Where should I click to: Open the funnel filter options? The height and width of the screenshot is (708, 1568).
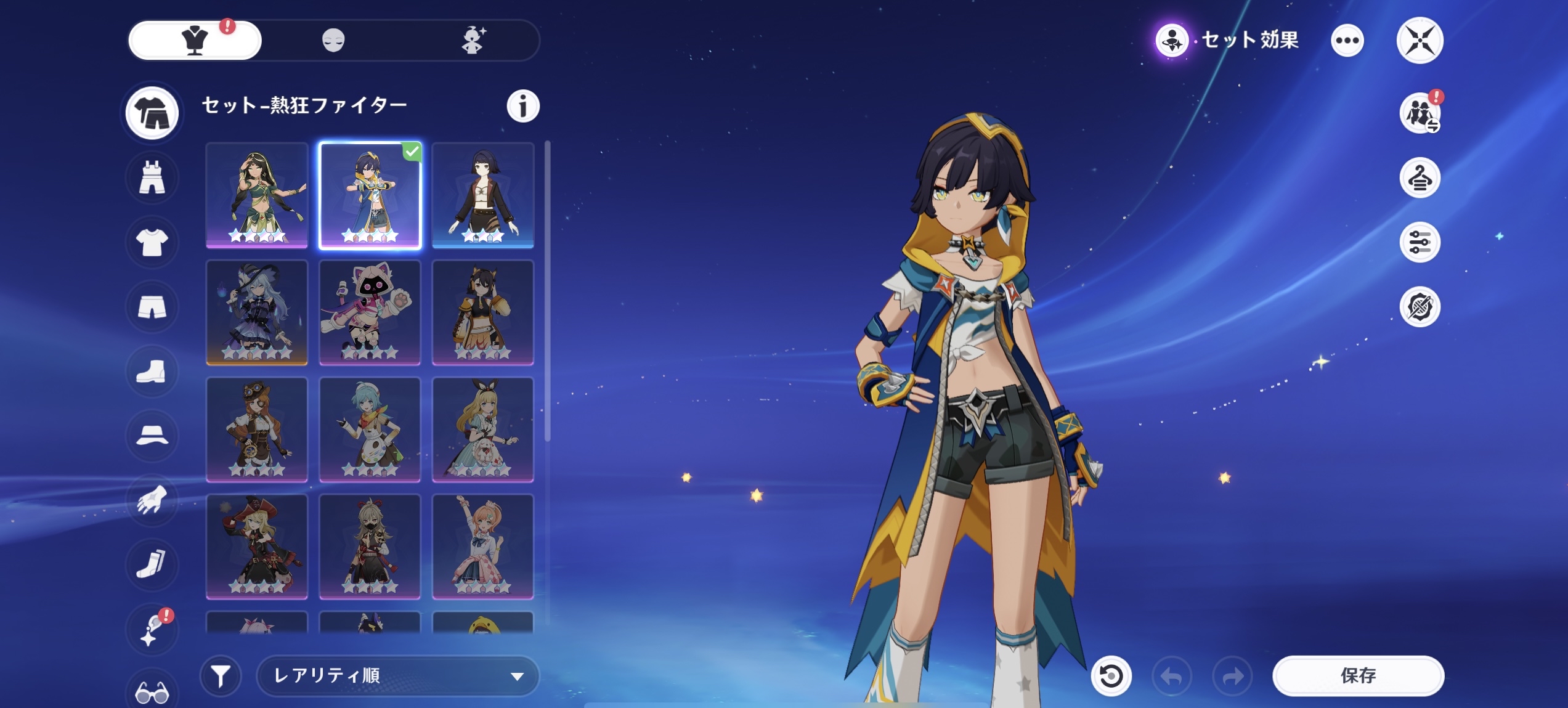pos(221,676)
